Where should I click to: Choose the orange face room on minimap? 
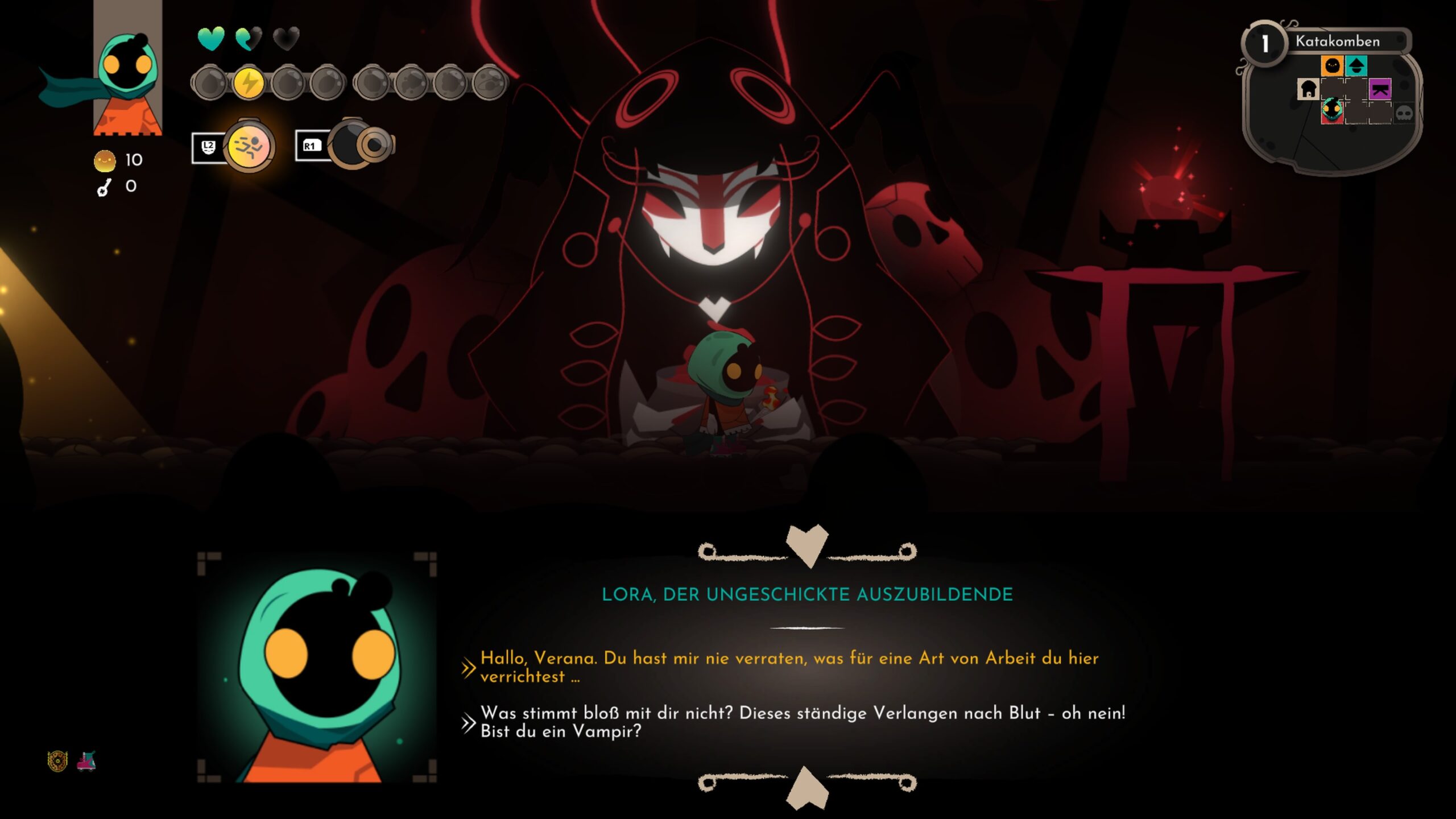tap(1332, 66)
